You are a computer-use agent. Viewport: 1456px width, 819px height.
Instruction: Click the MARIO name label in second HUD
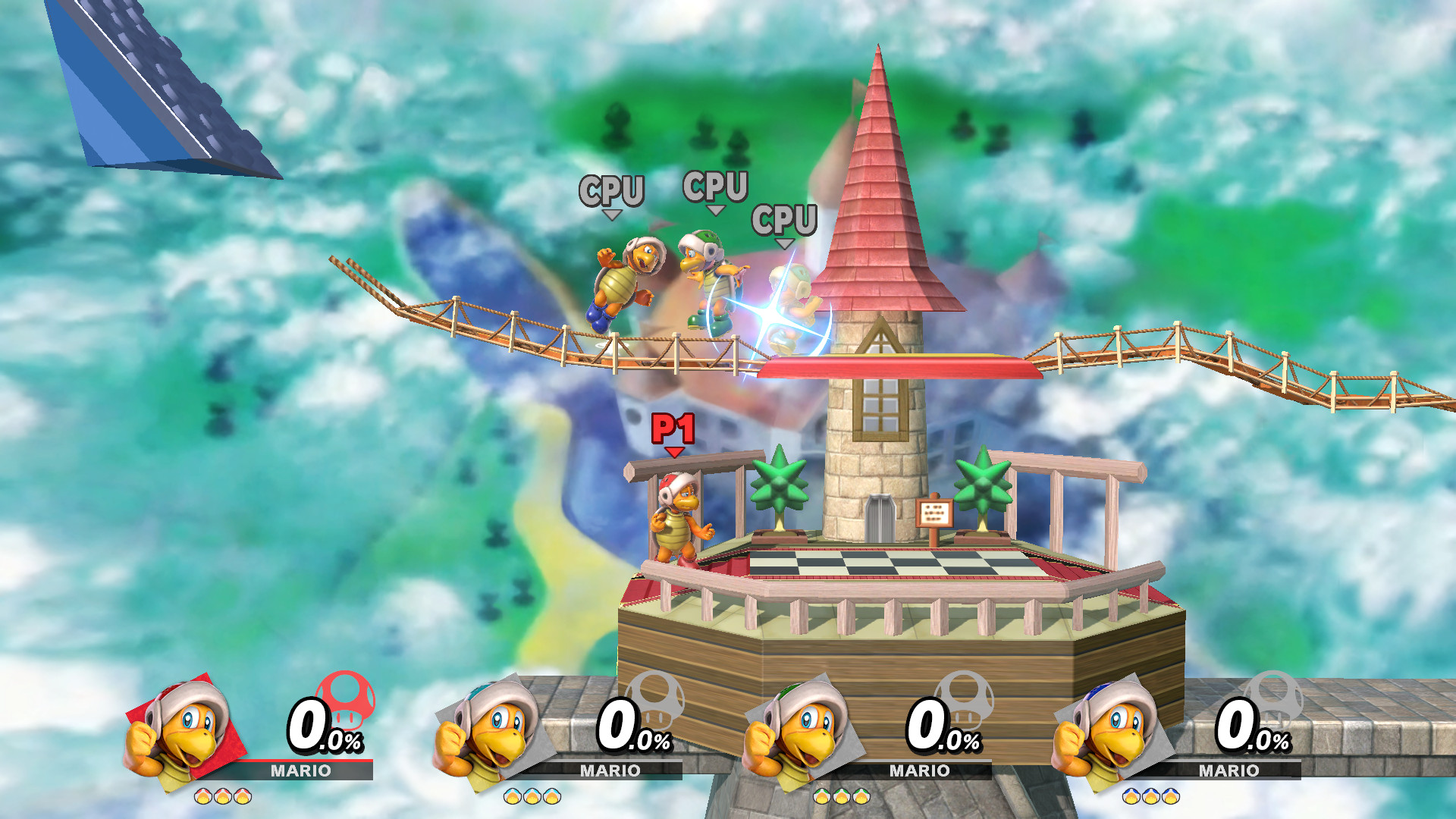(x=610, y=770)
